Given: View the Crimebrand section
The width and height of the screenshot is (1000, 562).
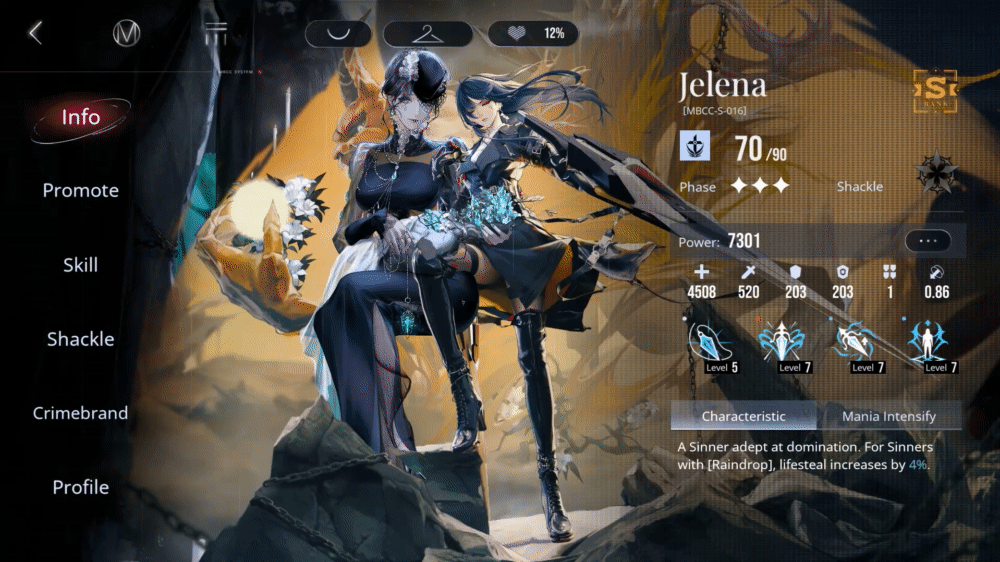Looking at the screenshot, I should coord(81,413).
